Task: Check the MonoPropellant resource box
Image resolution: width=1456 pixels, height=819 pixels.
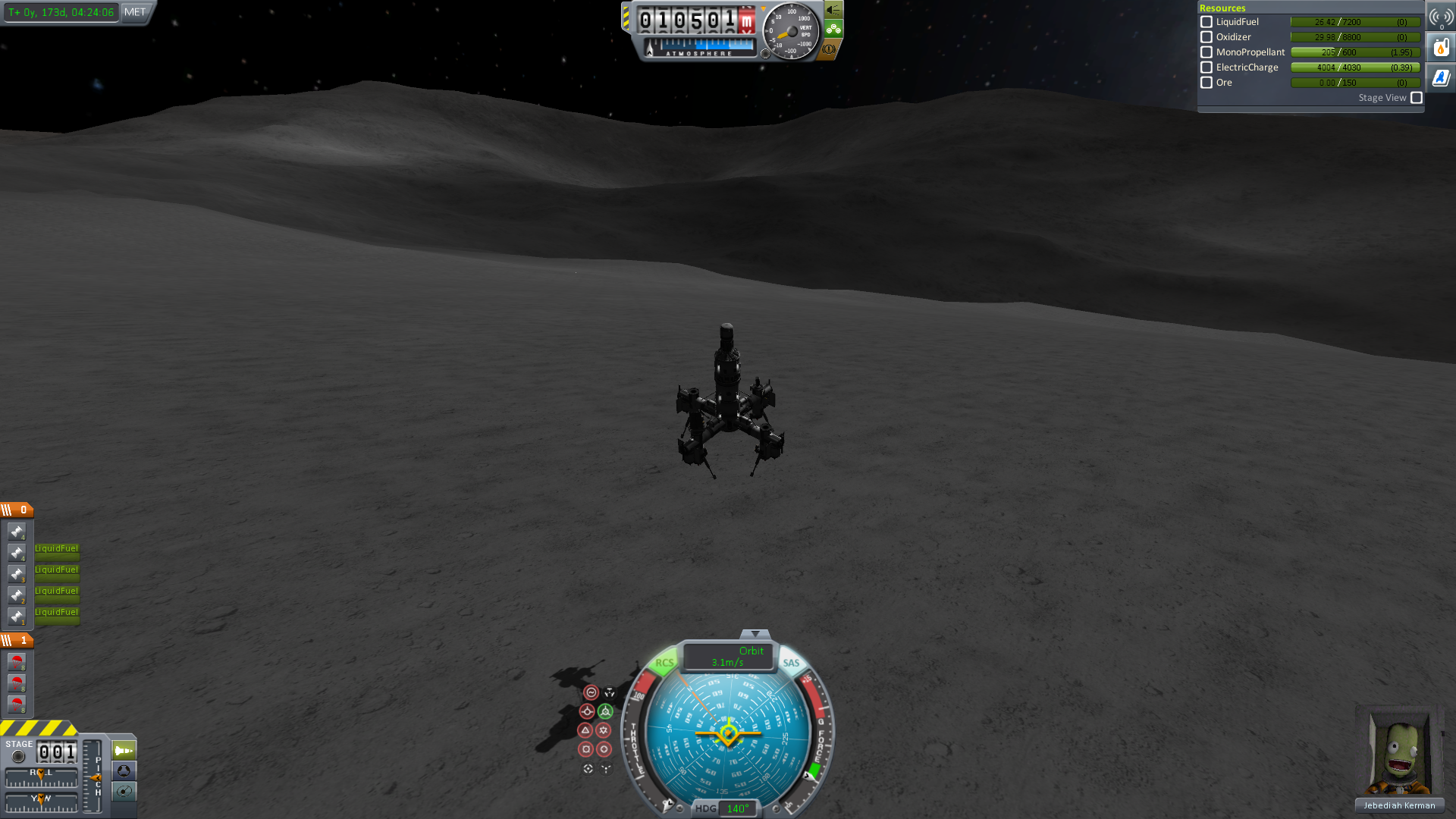Action: 1207,52
